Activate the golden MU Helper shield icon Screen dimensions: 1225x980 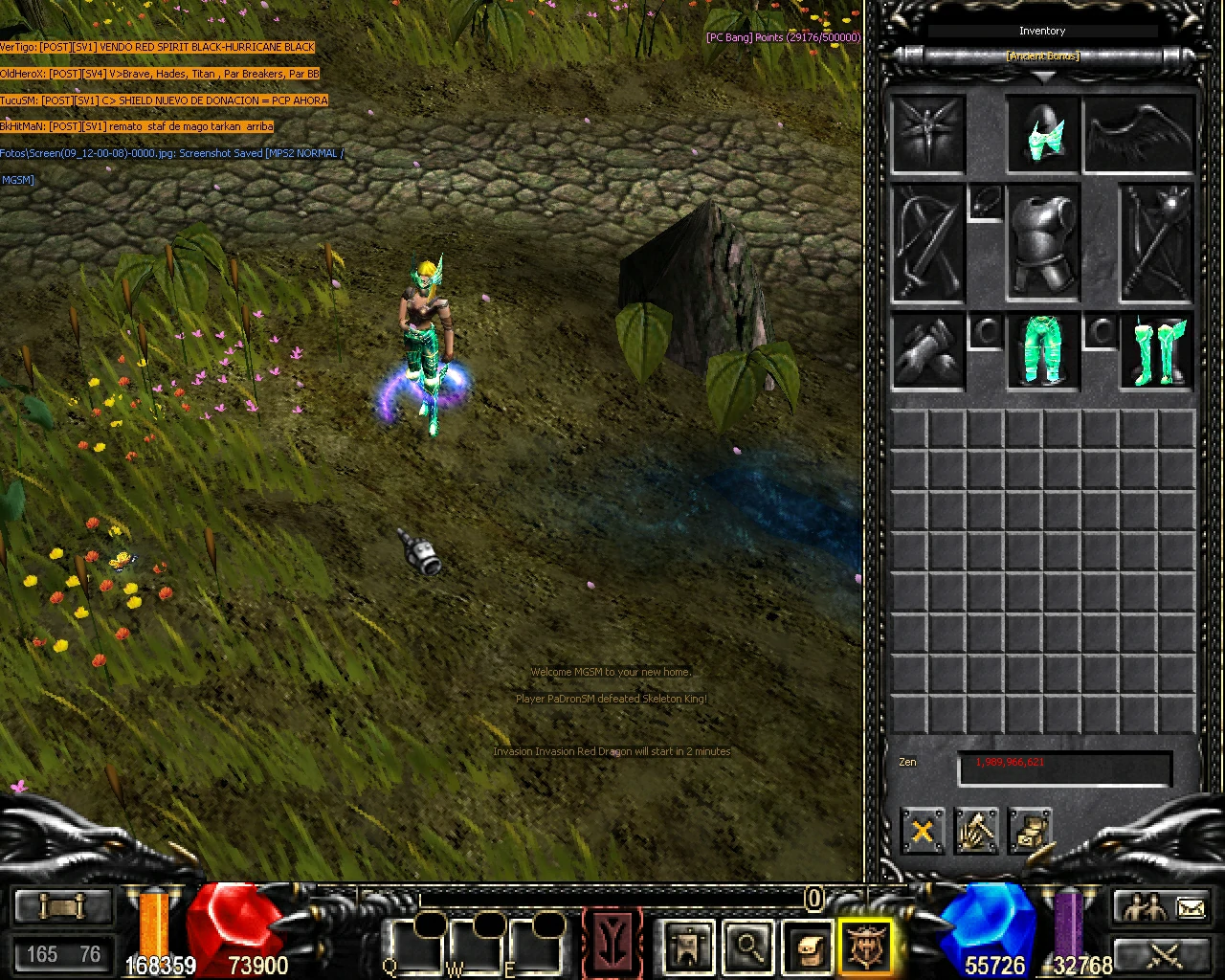click(x=866, y=946)
